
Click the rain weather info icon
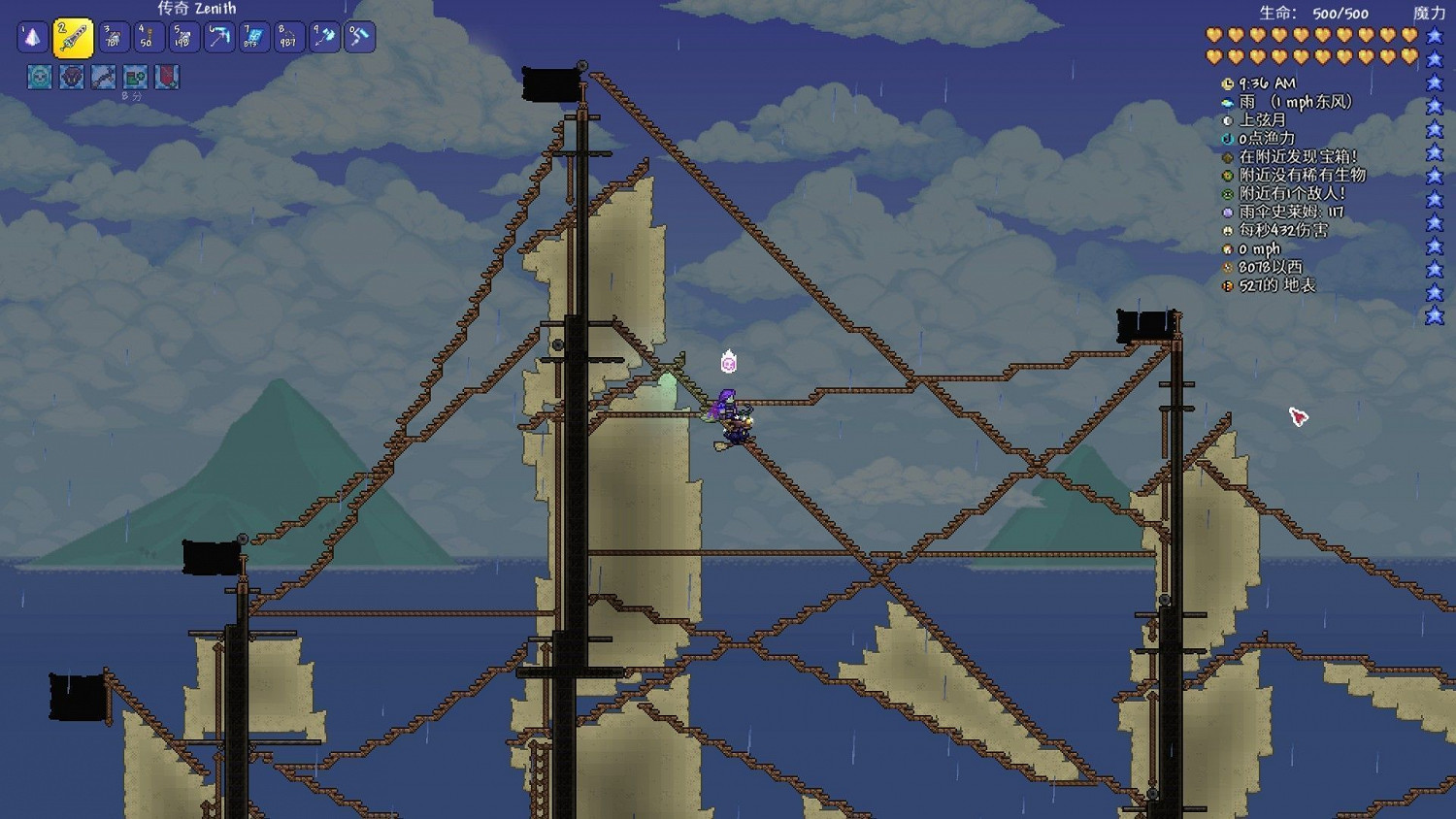[1227, 103]
